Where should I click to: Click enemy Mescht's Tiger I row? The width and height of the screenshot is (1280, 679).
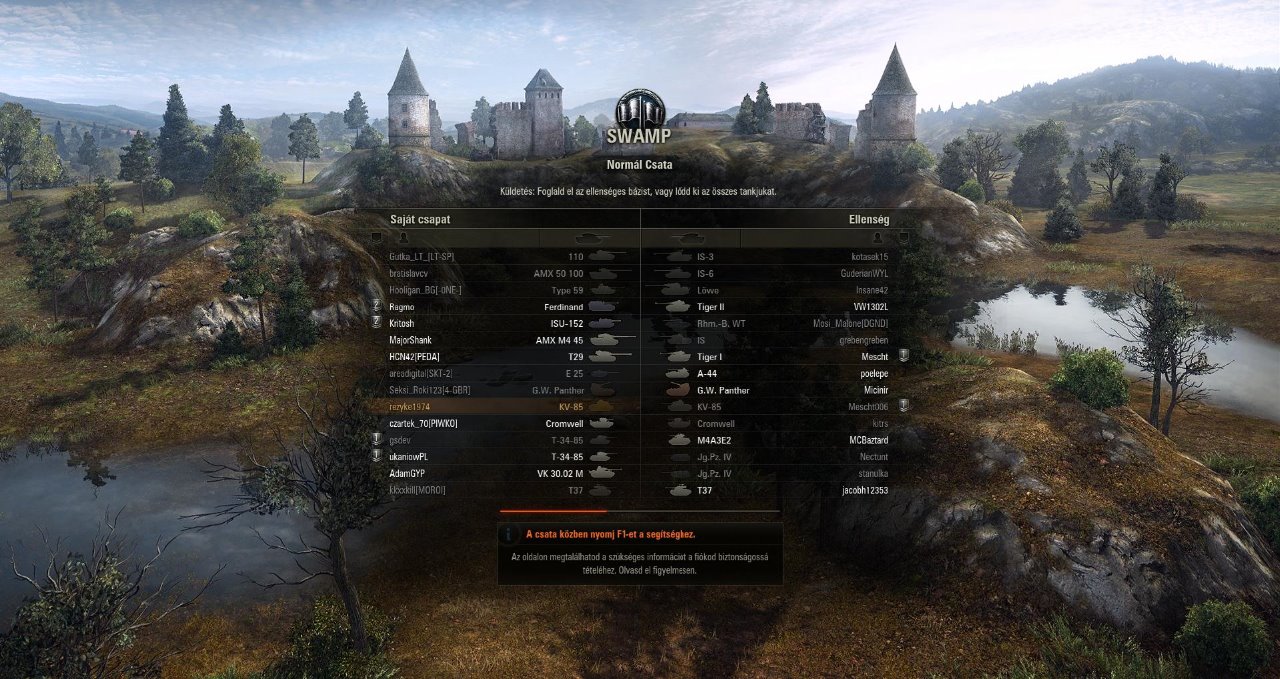[780, 357]
